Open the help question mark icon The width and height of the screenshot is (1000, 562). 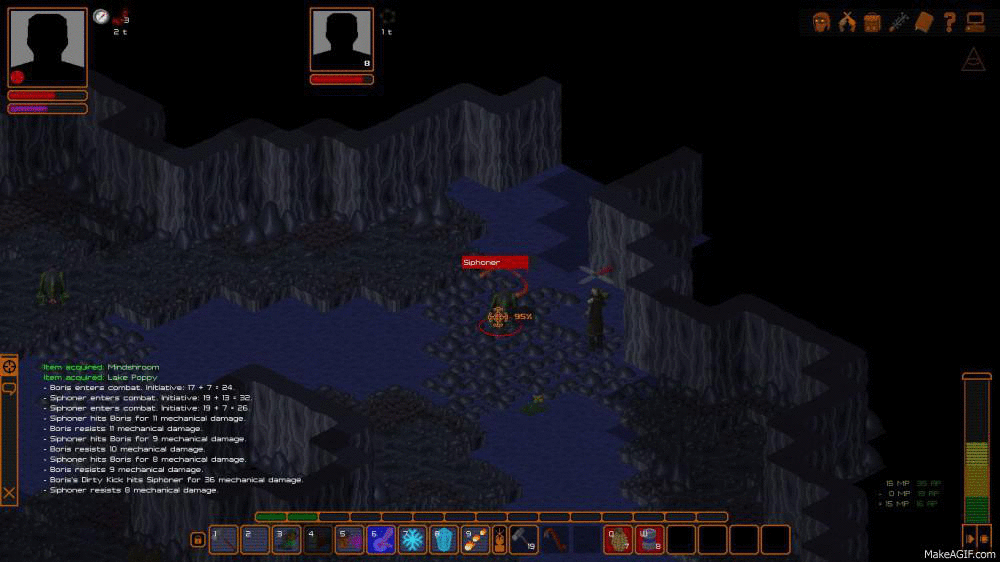pos(949,22)
